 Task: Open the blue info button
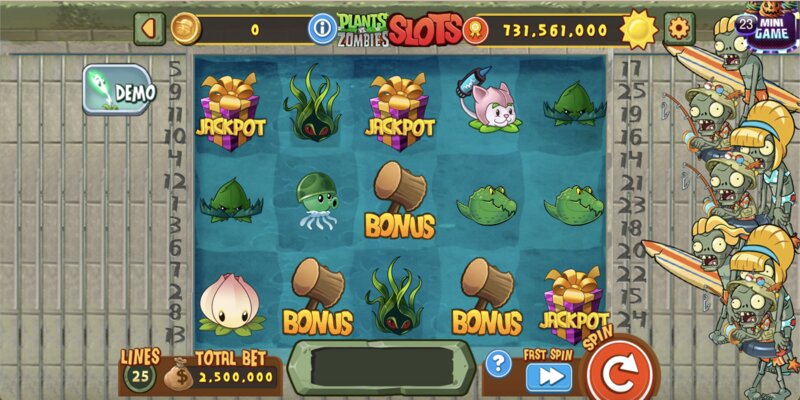point(322,27)
